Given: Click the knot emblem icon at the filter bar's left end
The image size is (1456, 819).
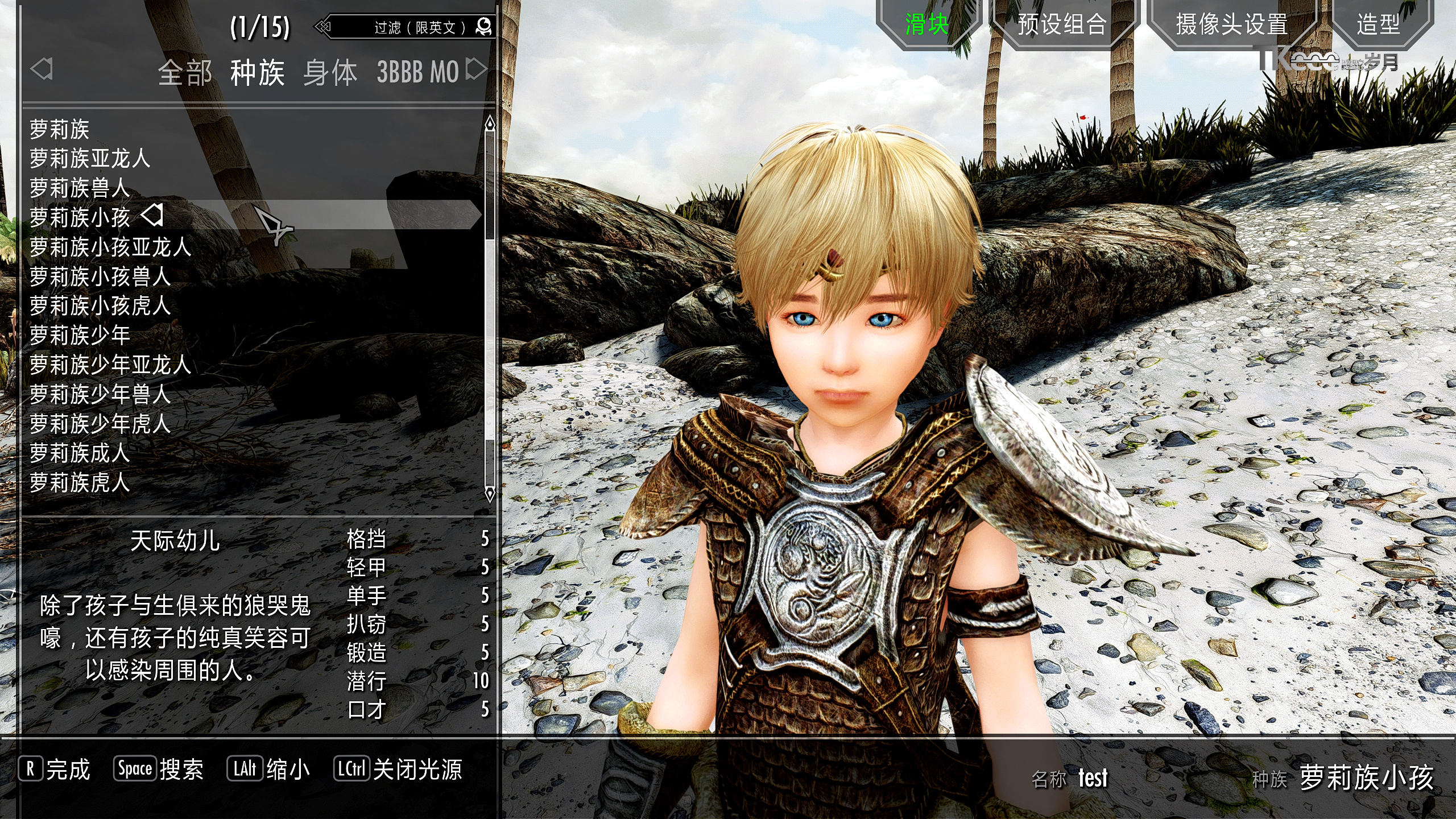Looking at the screenshot, I should coord(322,26).
